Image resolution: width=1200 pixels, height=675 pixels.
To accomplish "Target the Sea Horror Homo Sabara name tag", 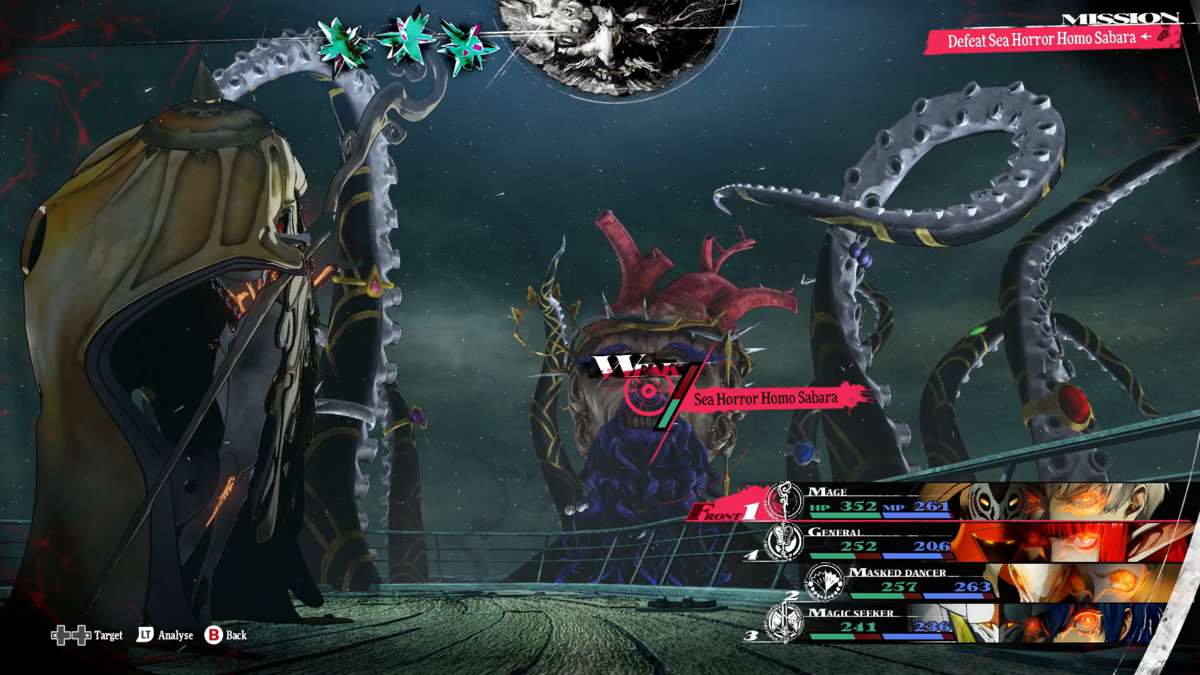I will [766, 398].
